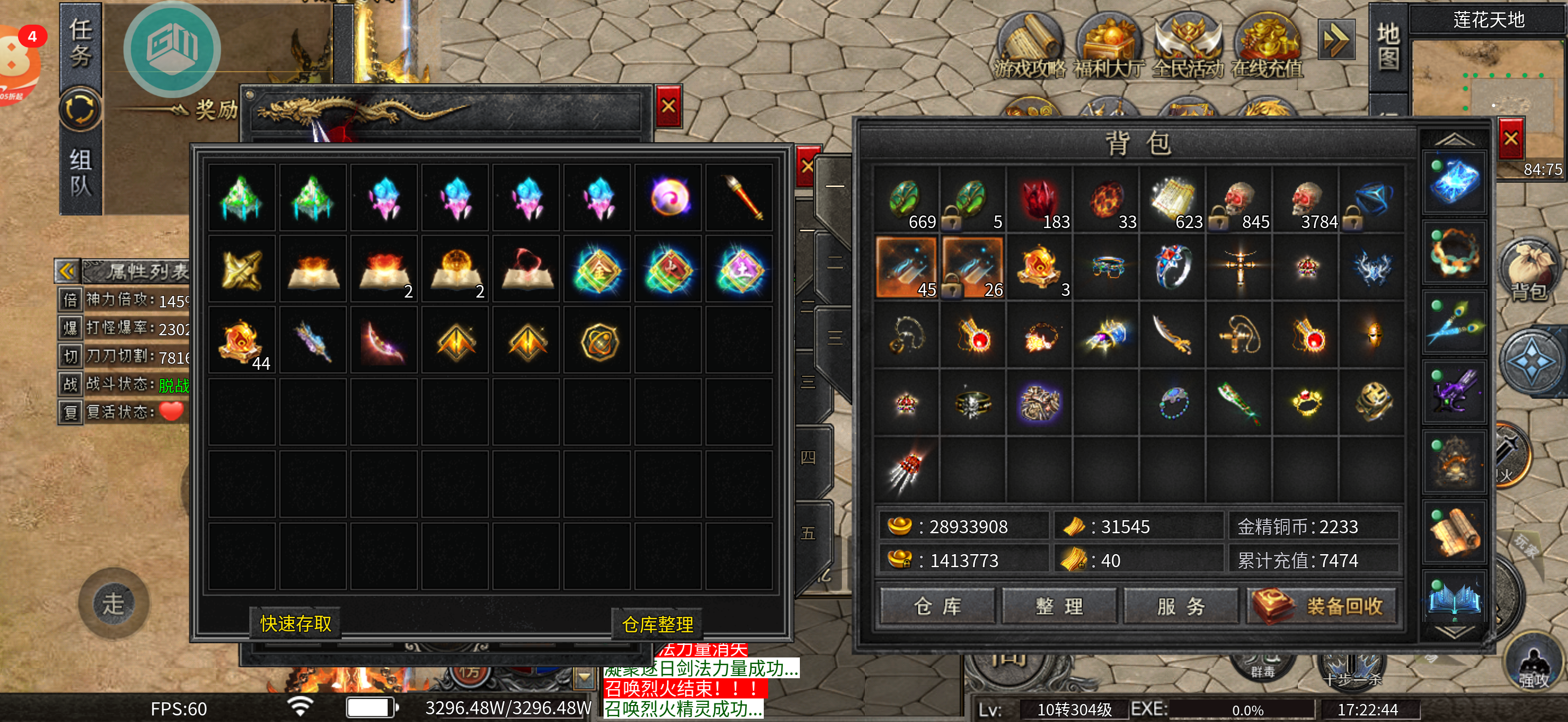Open the 服务 service button
Image resolution: width=1568 pixels, height=722 pixels.
pyautogui.click(x=1180, y=605)
